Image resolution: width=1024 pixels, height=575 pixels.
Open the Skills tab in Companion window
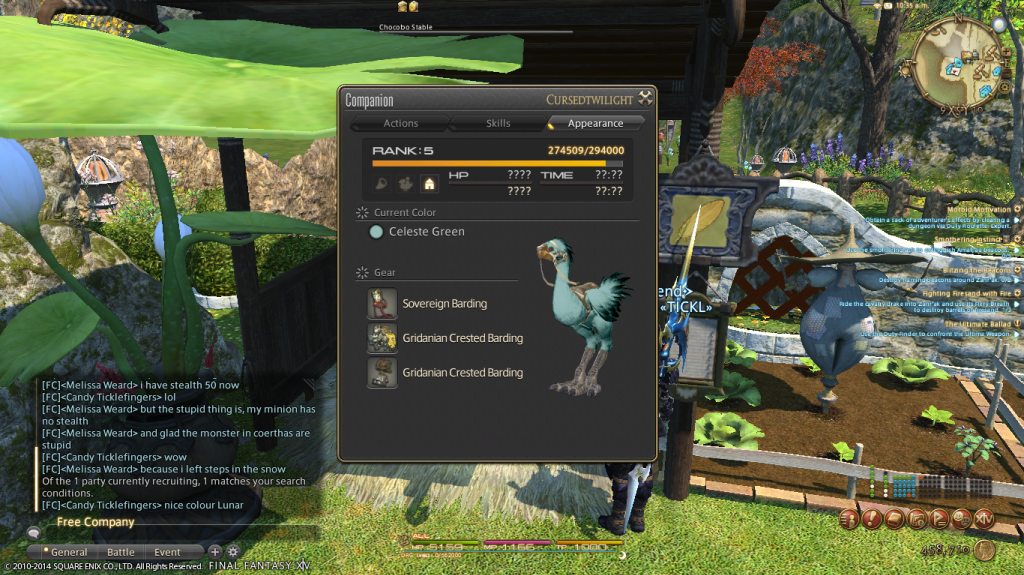pos(498,123)
